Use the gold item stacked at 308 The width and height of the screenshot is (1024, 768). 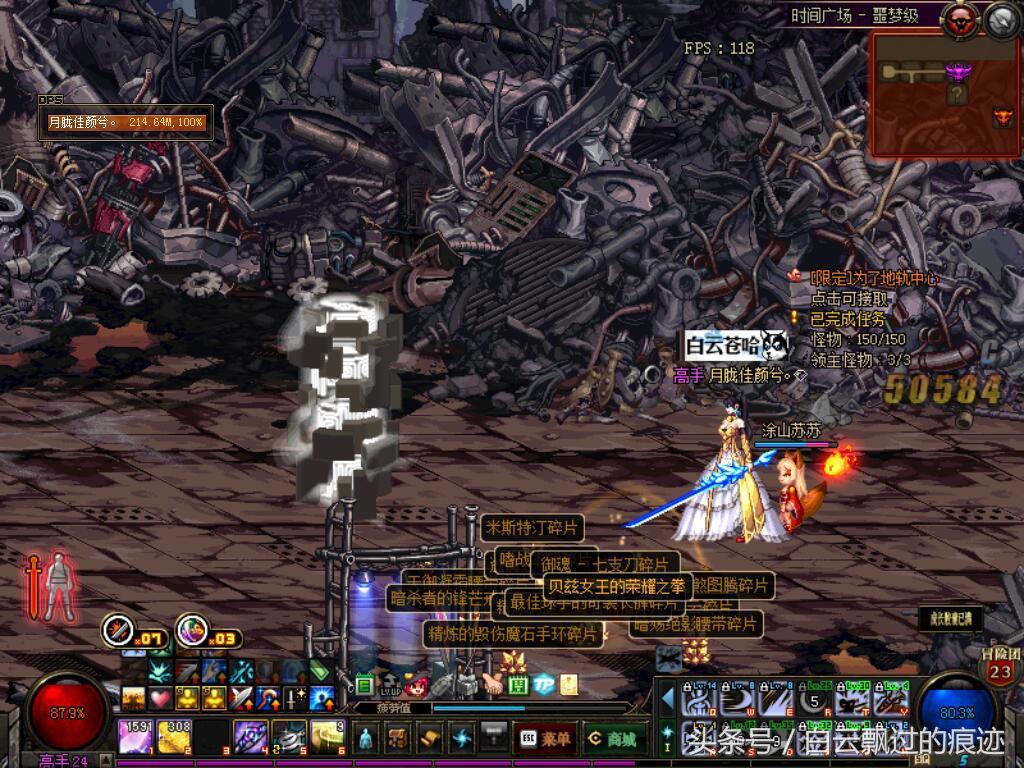coord(173,736)
